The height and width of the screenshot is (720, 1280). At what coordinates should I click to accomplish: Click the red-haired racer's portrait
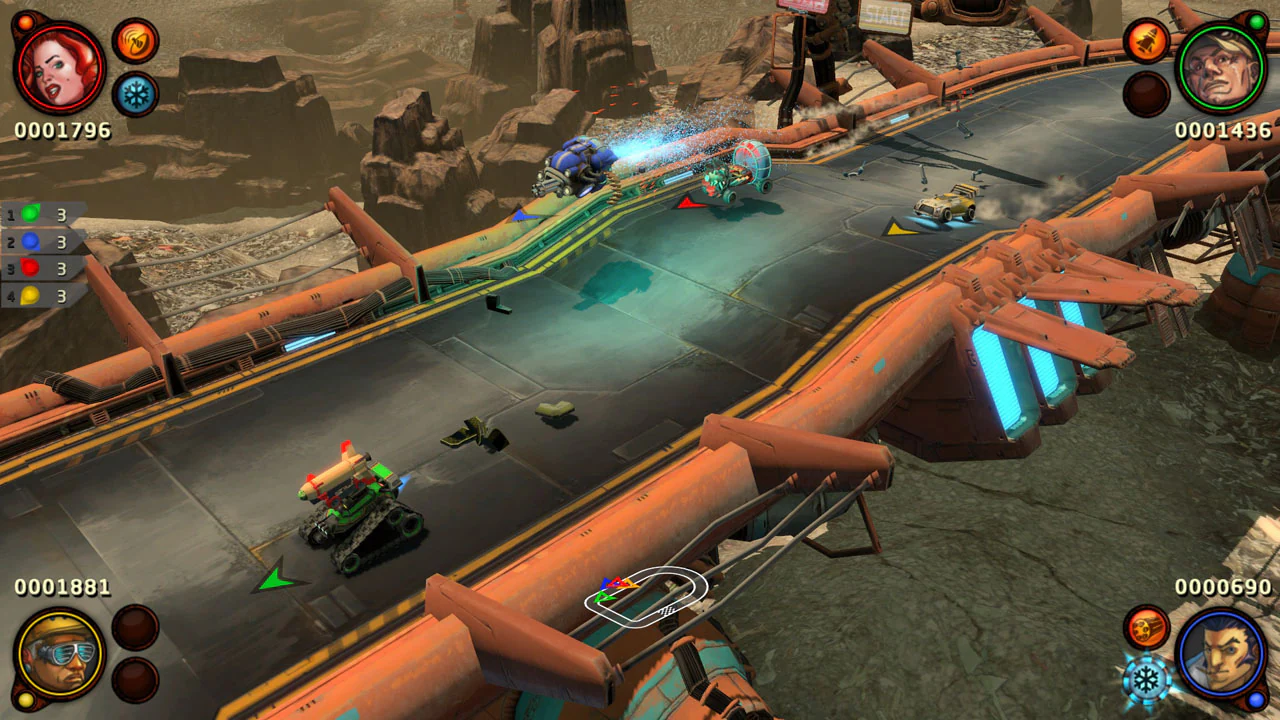62,68
